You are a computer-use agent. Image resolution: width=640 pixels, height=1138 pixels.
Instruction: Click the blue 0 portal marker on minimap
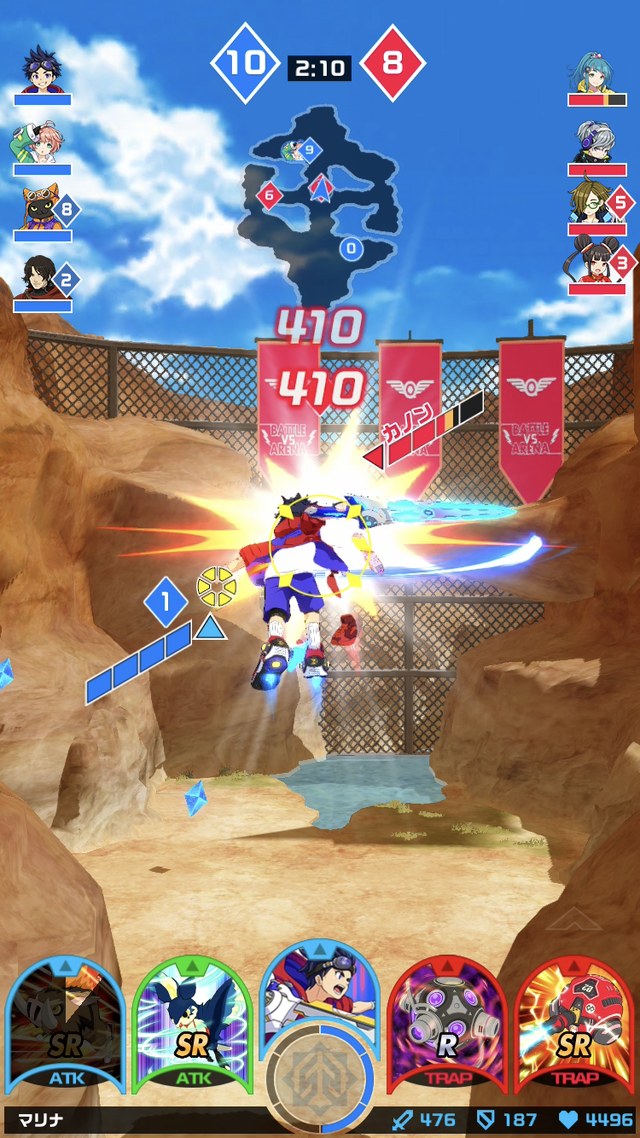(x=350, y=248)
